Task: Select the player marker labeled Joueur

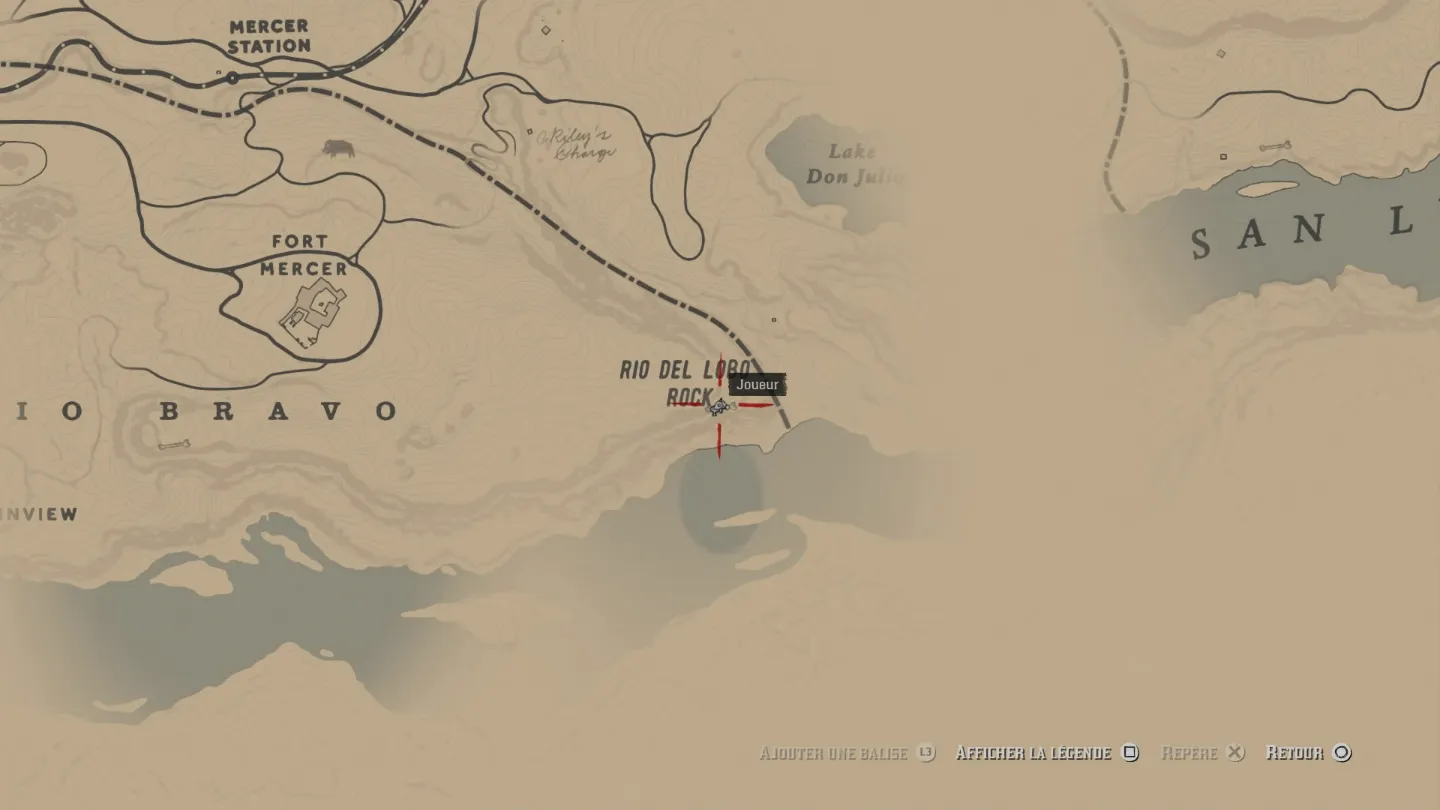Action: coord(719,406)
